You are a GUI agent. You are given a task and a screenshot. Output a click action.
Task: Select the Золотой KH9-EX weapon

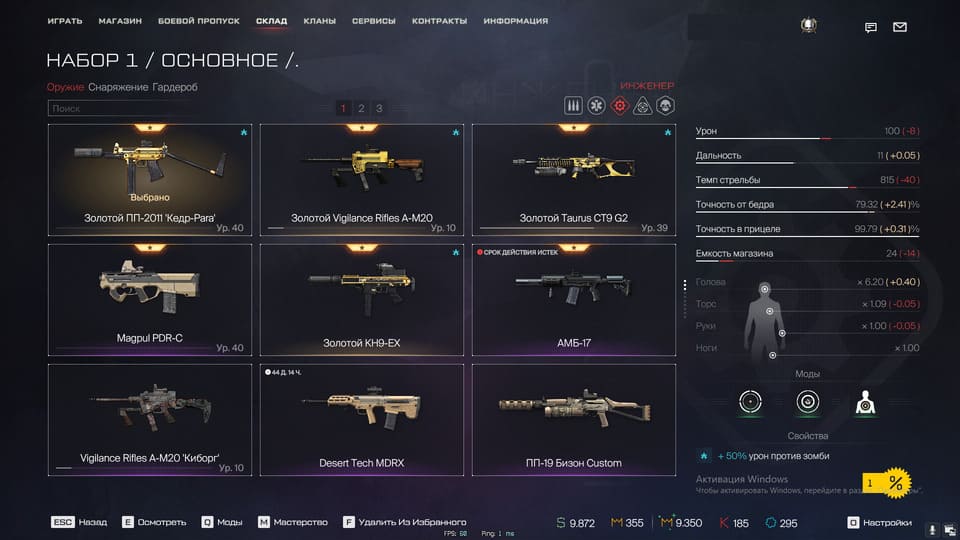pos(361,300)
